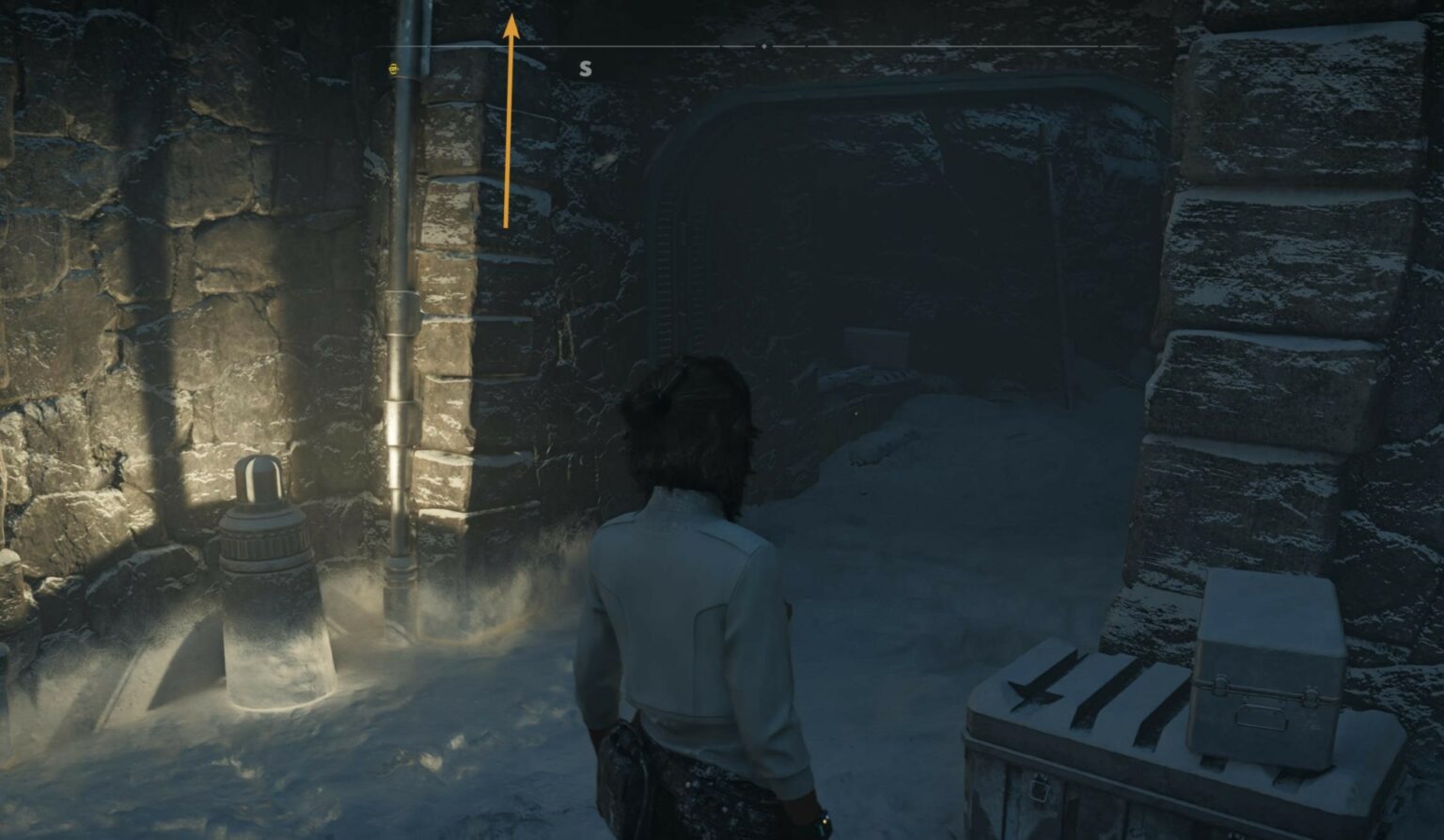Click the S south indicator on the compass bar
Image resolution: width=1444 pixels, height=840 pixels.
(x=585, y=68)
